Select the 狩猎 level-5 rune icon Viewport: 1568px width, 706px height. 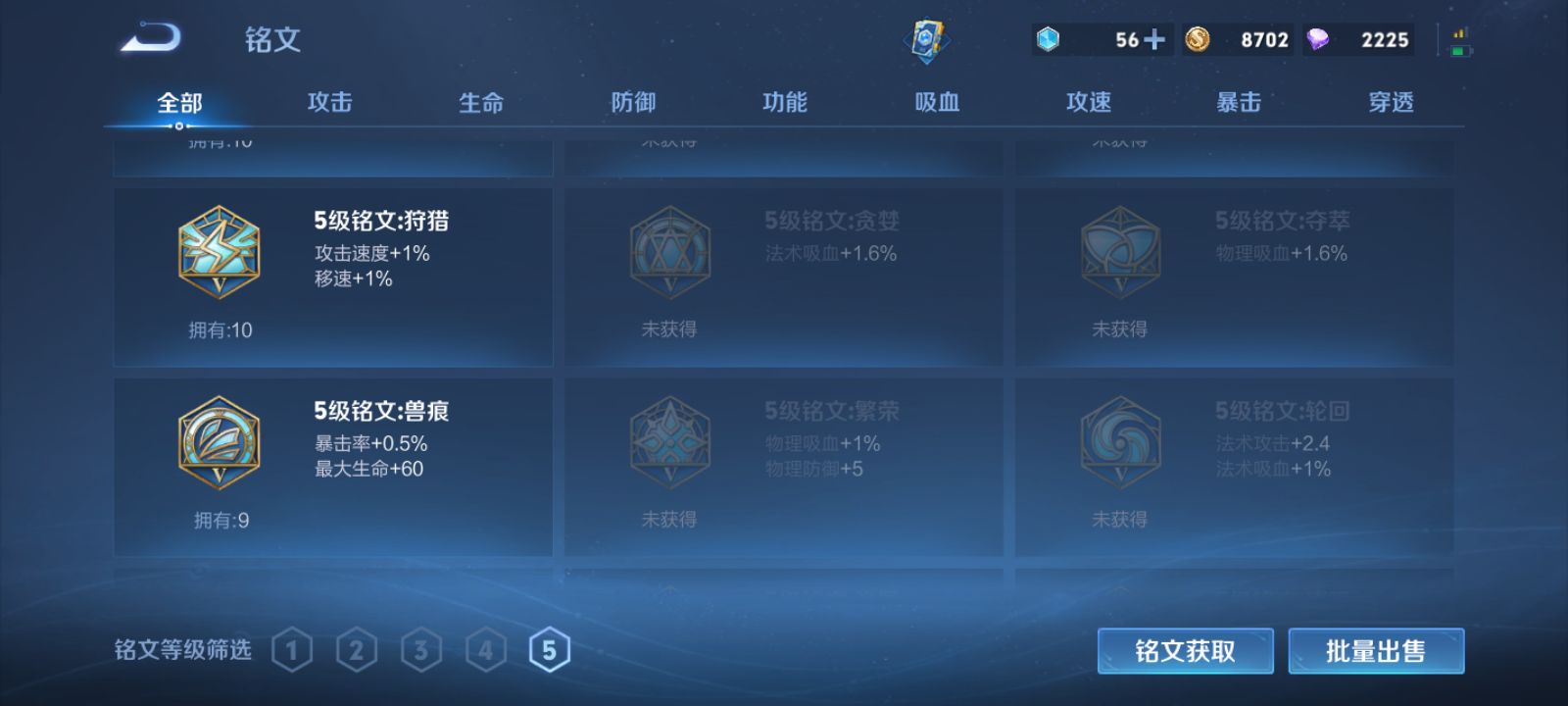tap(218, 253)
